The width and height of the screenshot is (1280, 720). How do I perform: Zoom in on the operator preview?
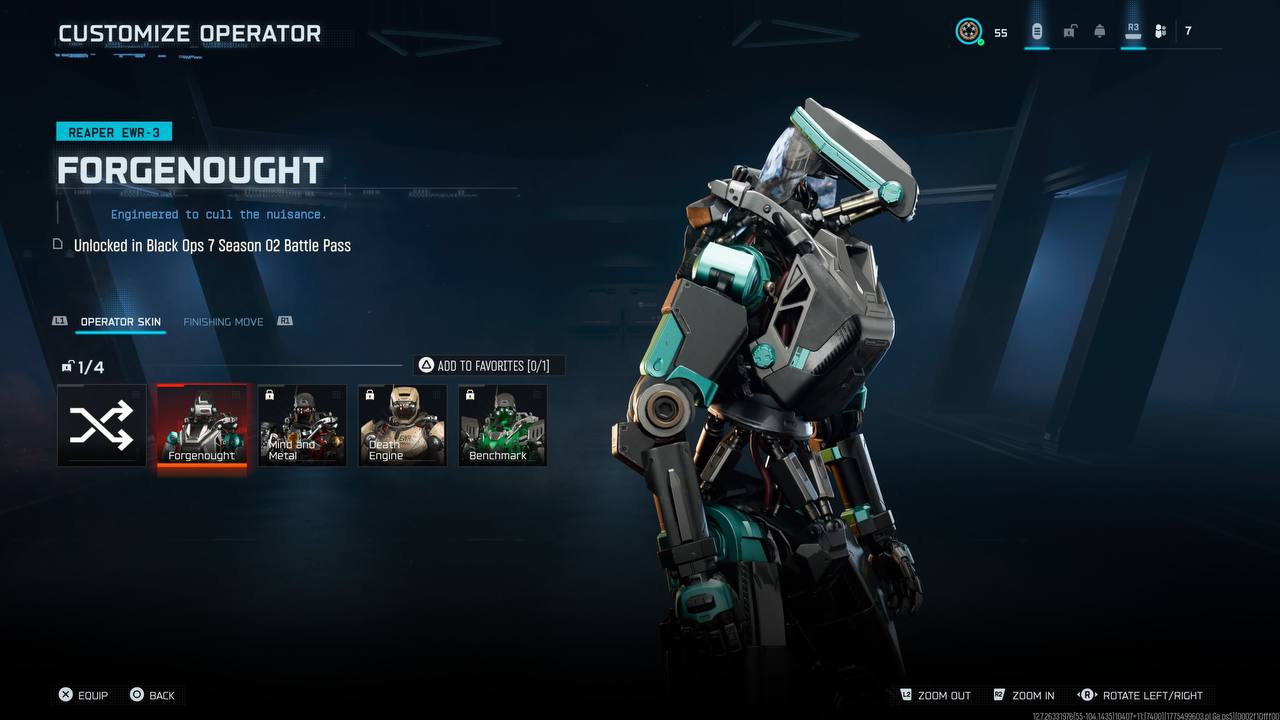pos(1024,695)
